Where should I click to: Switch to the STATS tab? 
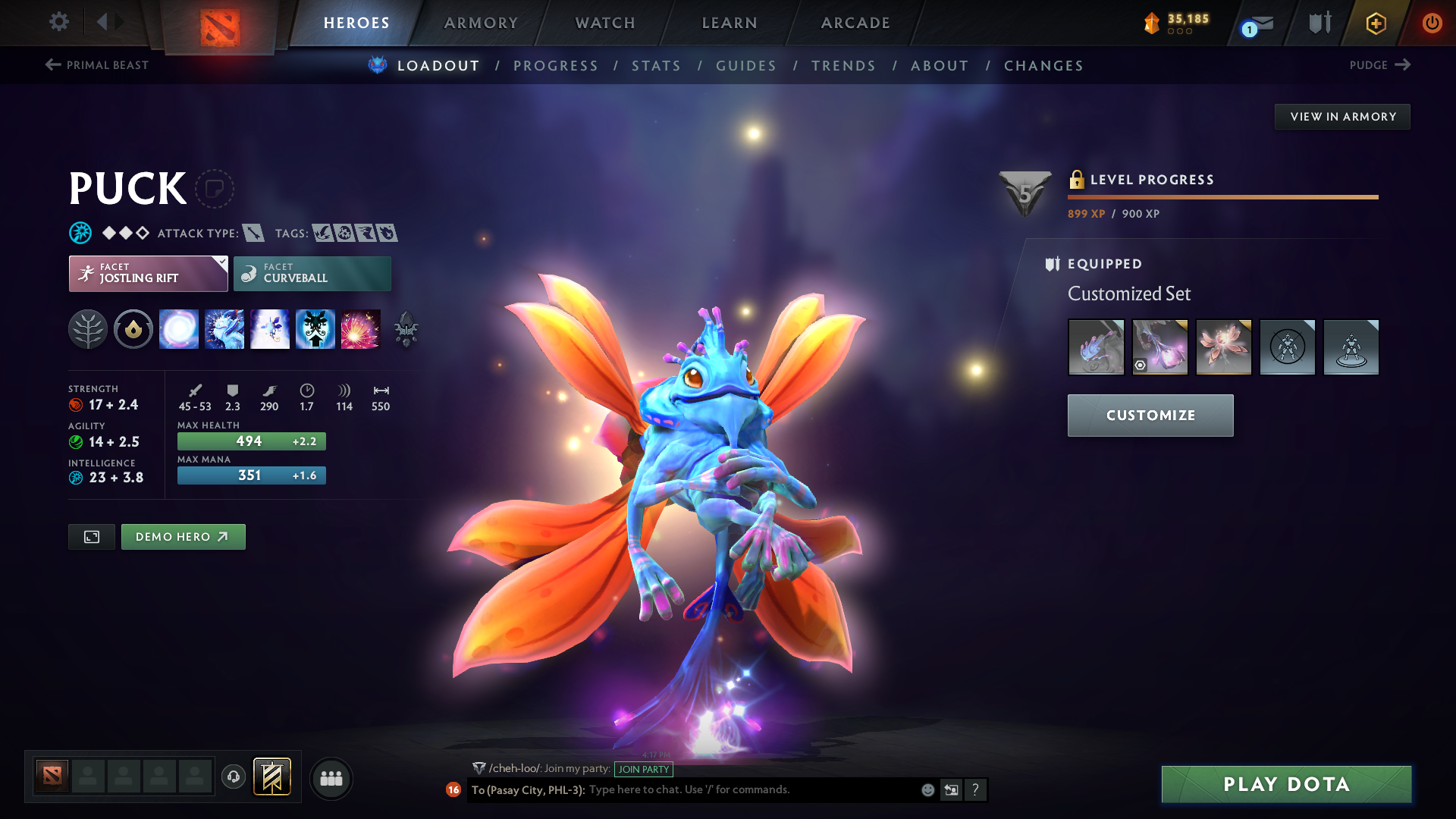click(657, 66)
